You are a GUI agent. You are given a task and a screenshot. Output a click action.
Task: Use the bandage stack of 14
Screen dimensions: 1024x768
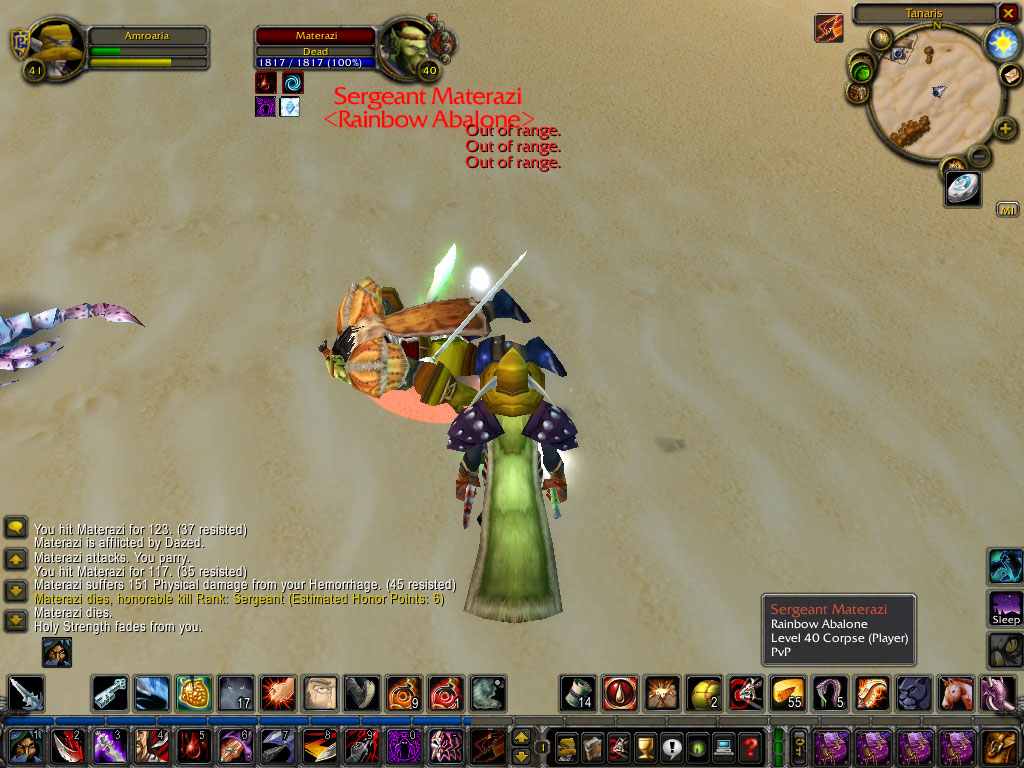pos(577,692)
